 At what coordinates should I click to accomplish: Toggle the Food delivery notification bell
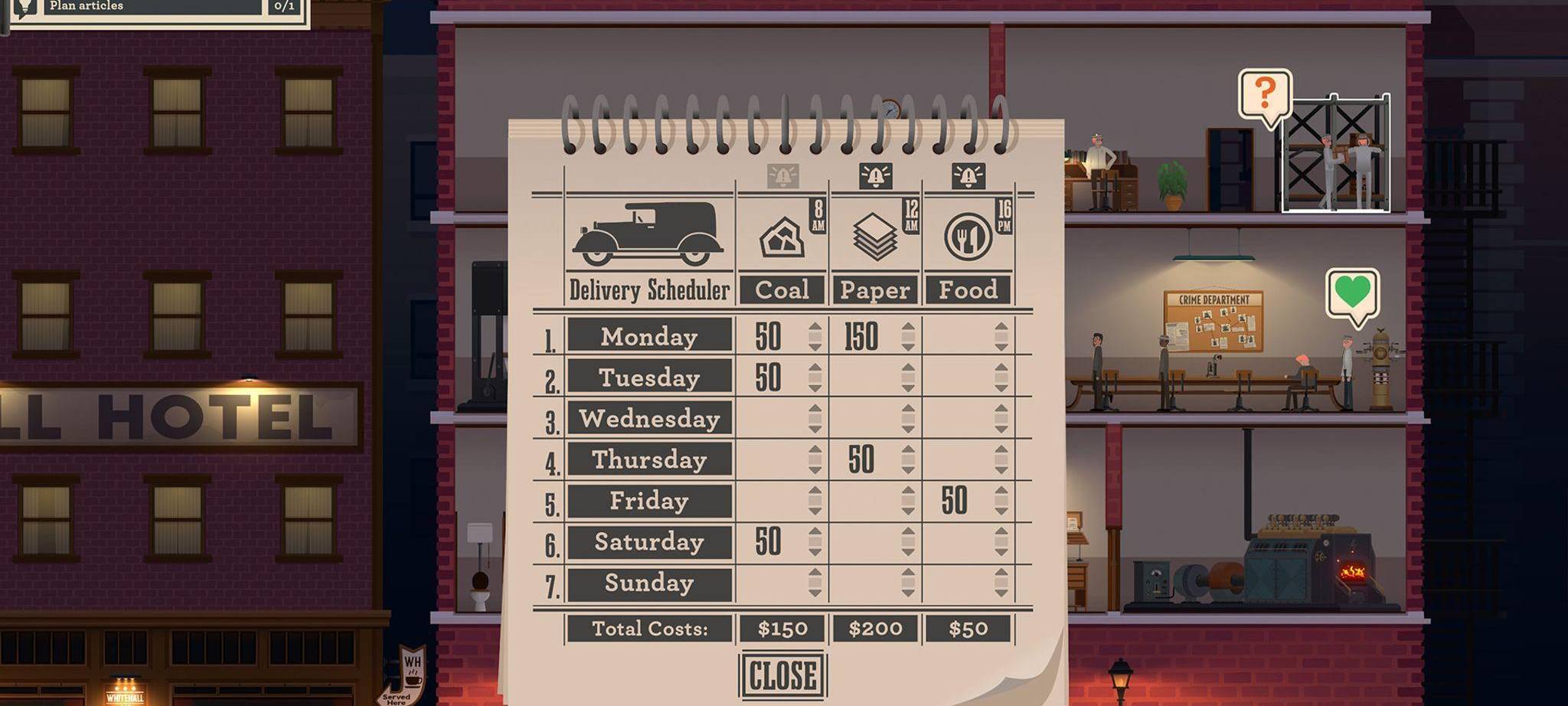point(969,176)
